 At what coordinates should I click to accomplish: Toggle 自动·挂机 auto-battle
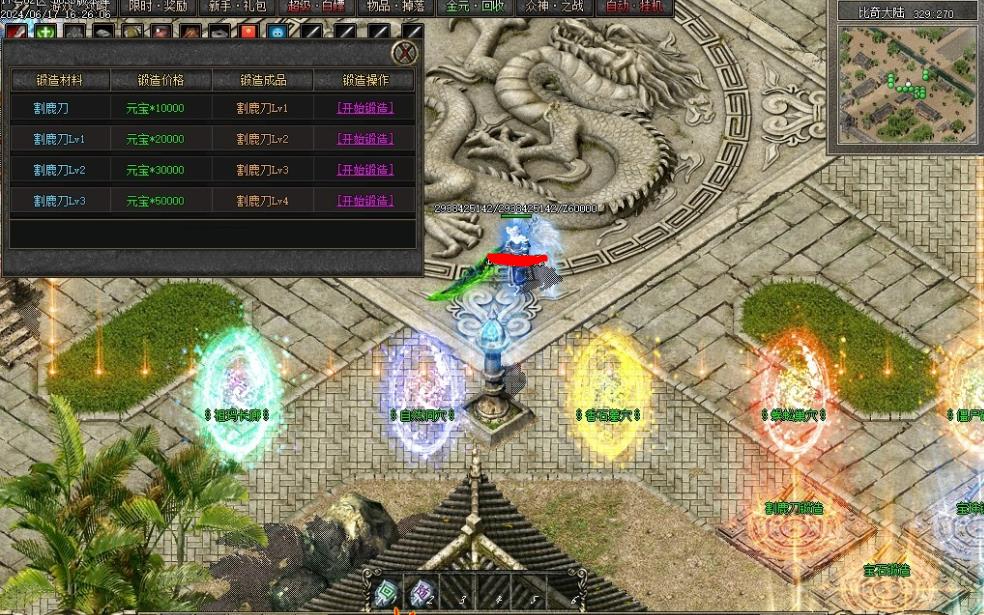point(634,7)
